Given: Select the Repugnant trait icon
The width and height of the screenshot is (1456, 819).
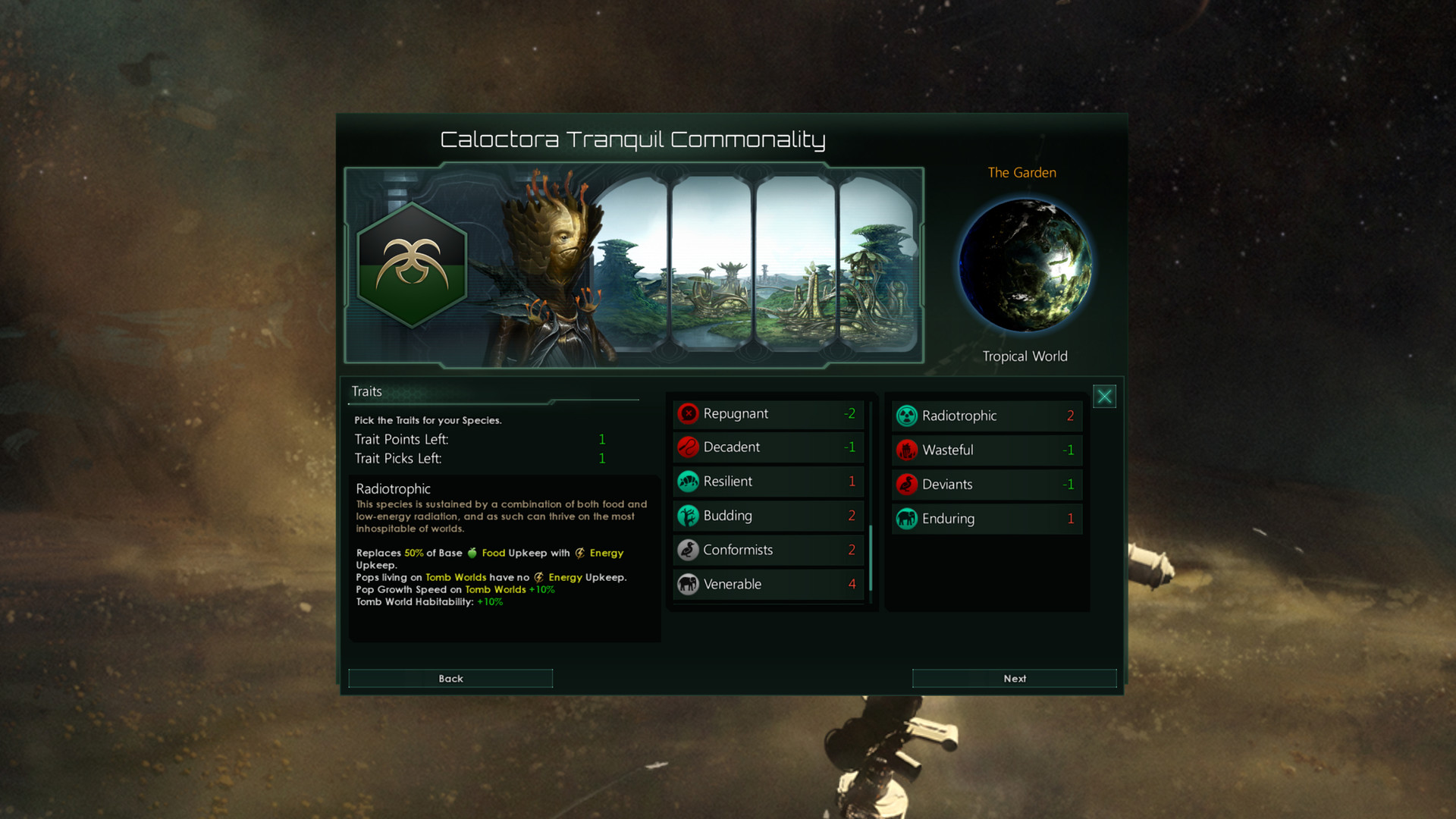Looking at the screenshot, I should click(x=689, y=413).
